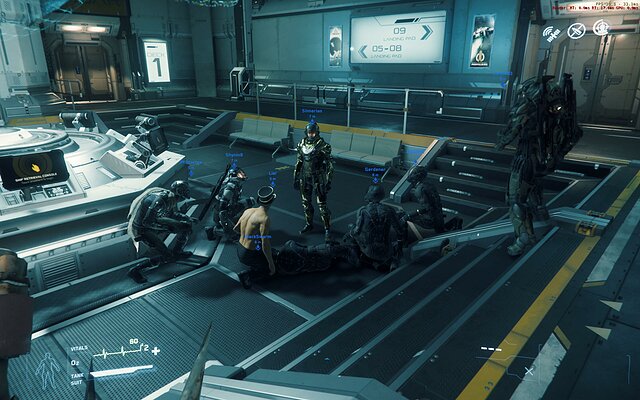
Task: Click the circular monitored zone status icon
Action: pos(601,28)
